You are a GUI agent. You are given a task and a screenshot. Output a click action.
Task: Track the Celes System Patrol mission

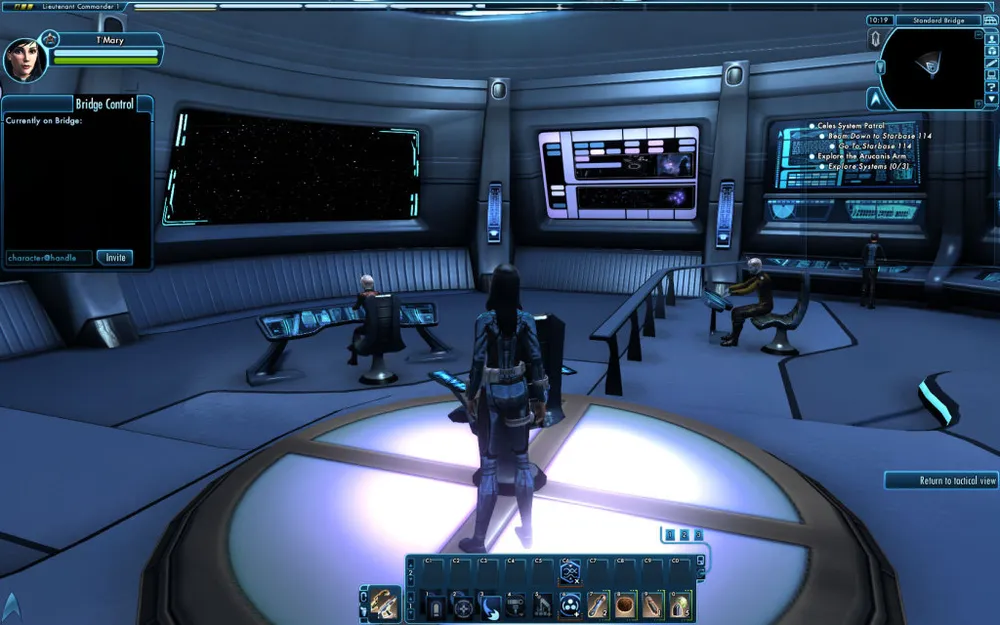click(x=850, y=126)
